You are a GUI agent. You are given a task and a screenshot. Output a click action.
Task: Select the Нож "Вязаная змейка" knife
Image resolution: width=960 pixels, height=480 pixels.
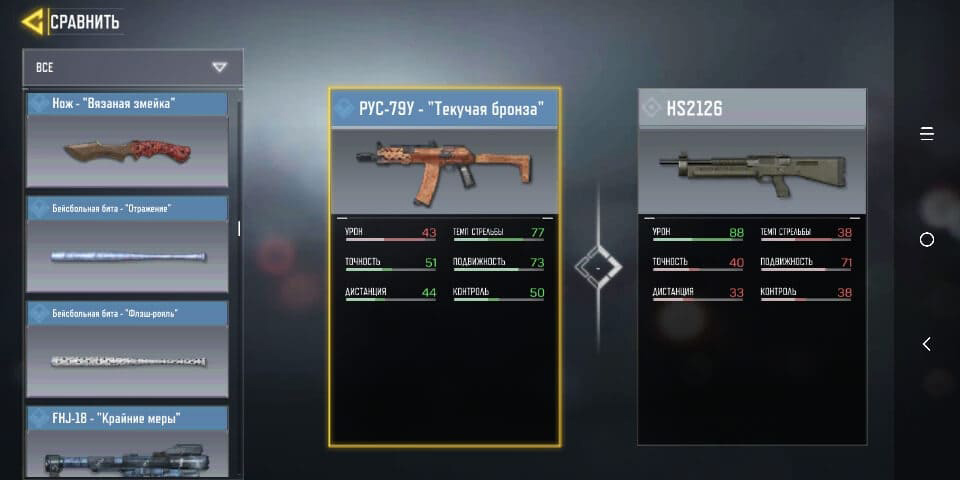point(127,140)
